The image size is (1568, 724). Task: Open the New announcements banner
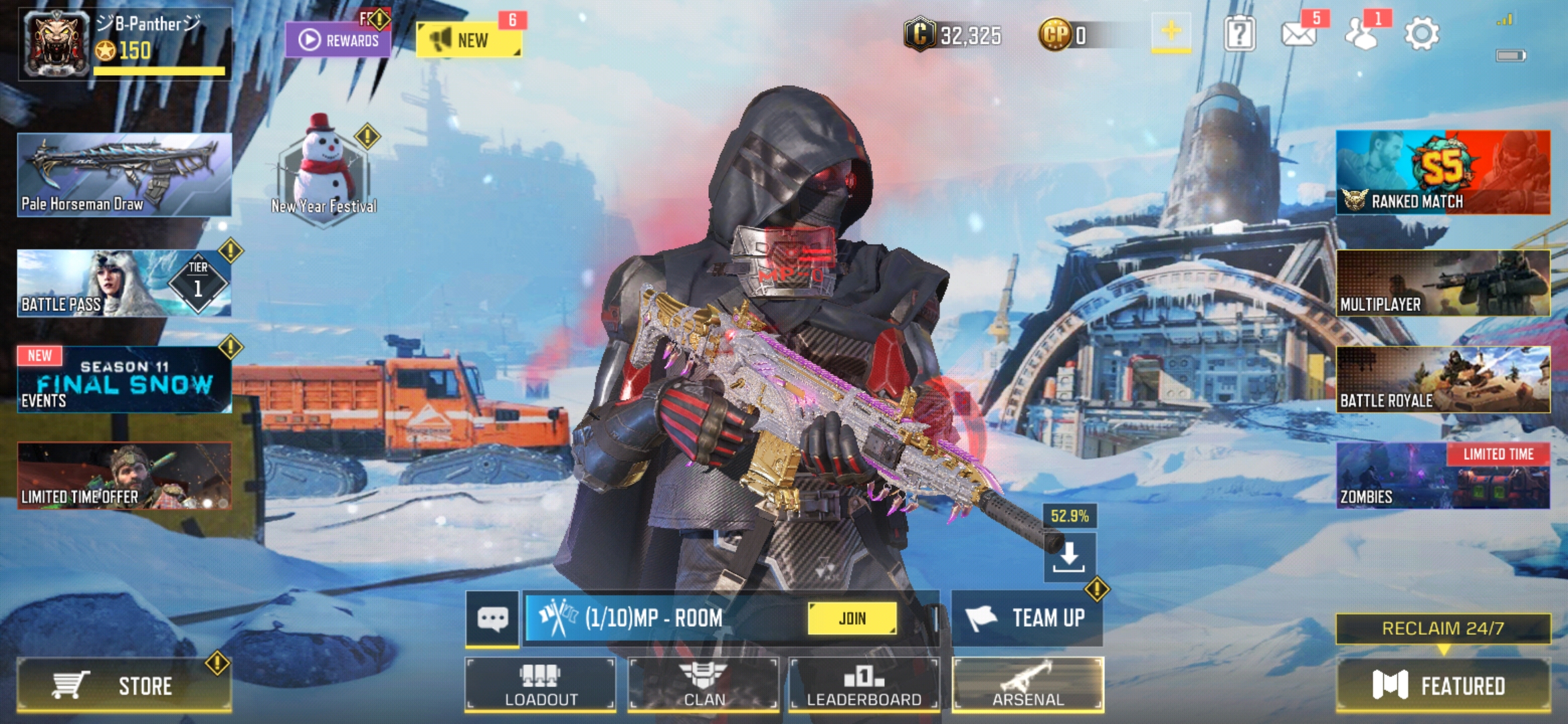469,38
